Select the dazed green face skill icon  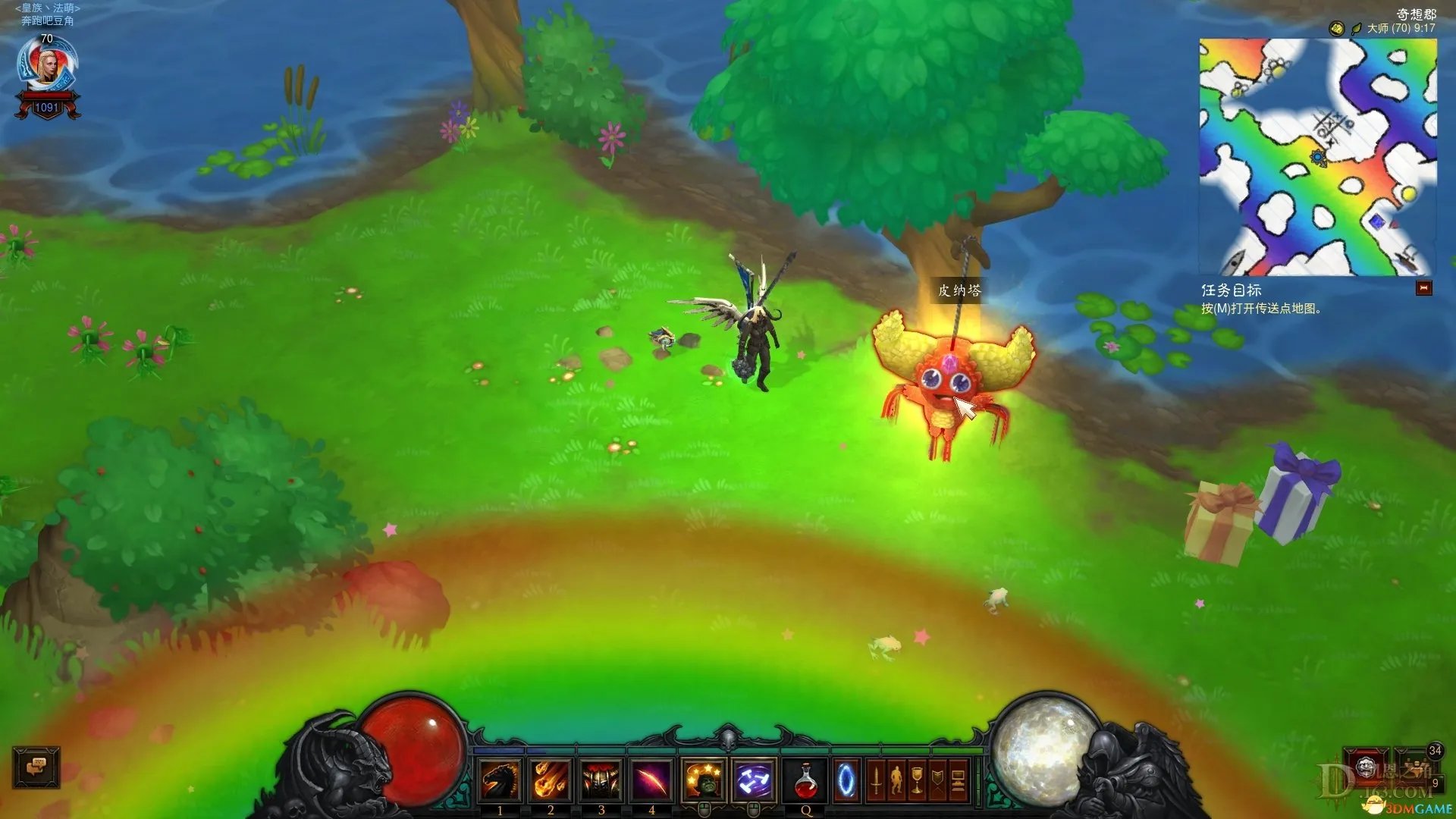click(704, 780)
